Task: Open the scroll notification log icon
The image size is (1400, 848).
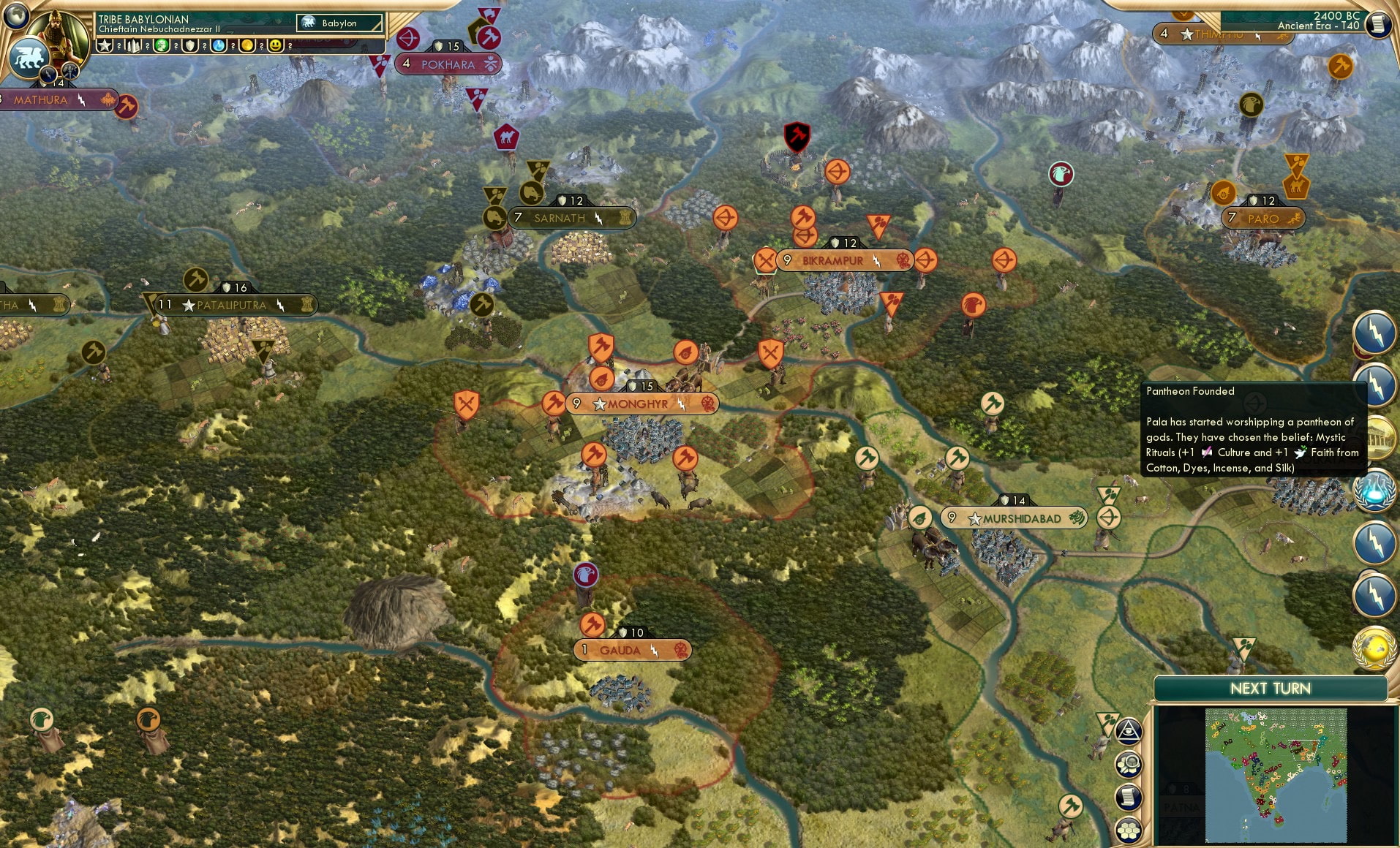Action: (1127, 796)
